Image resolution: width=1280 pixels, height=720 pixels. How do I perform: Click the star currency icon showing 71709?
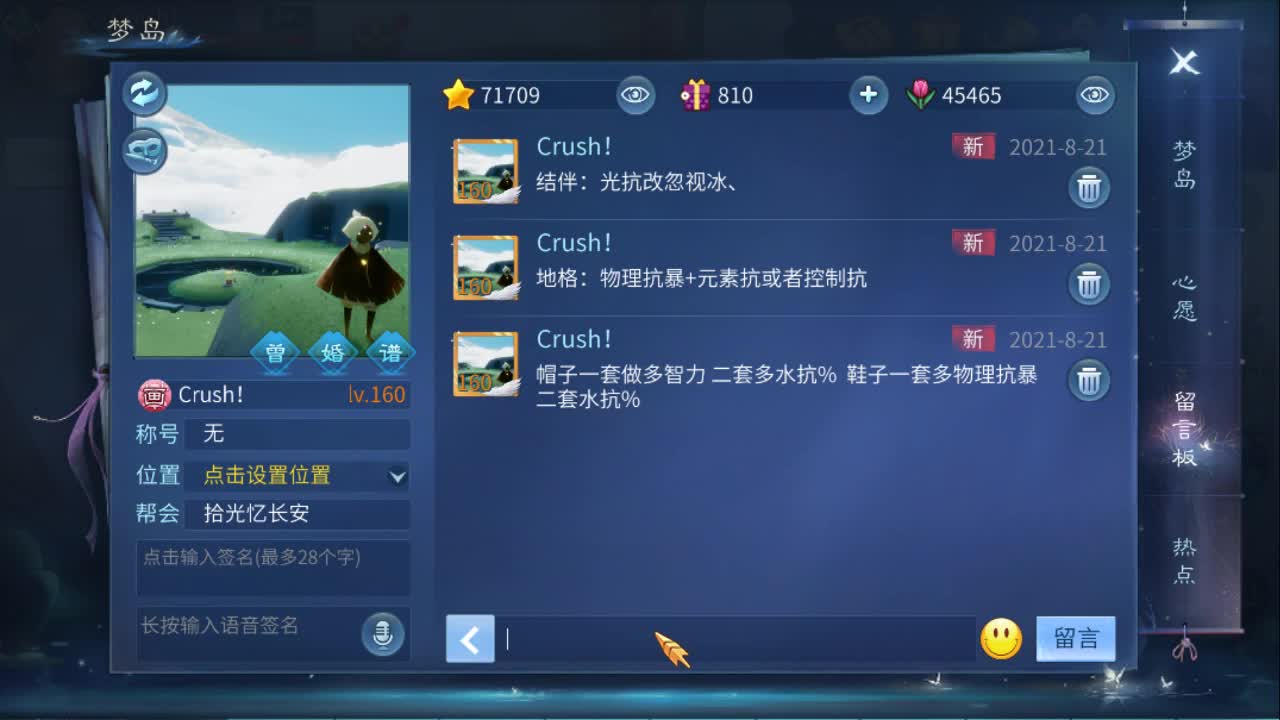coord(460,95)
